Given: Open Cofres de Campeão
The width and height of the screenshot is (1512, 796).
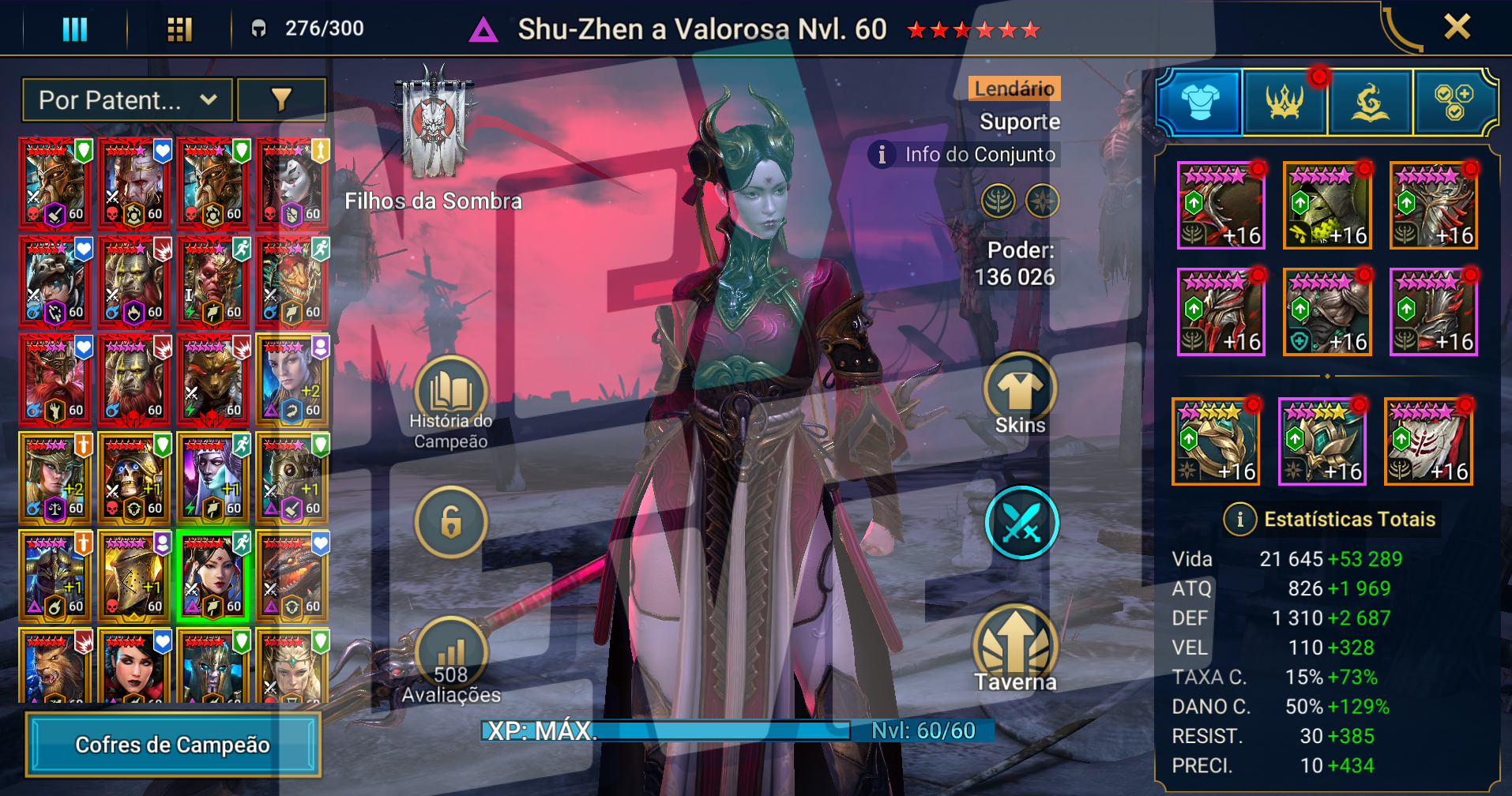Looking at the screenshot, I should click(x=173, y=745).
